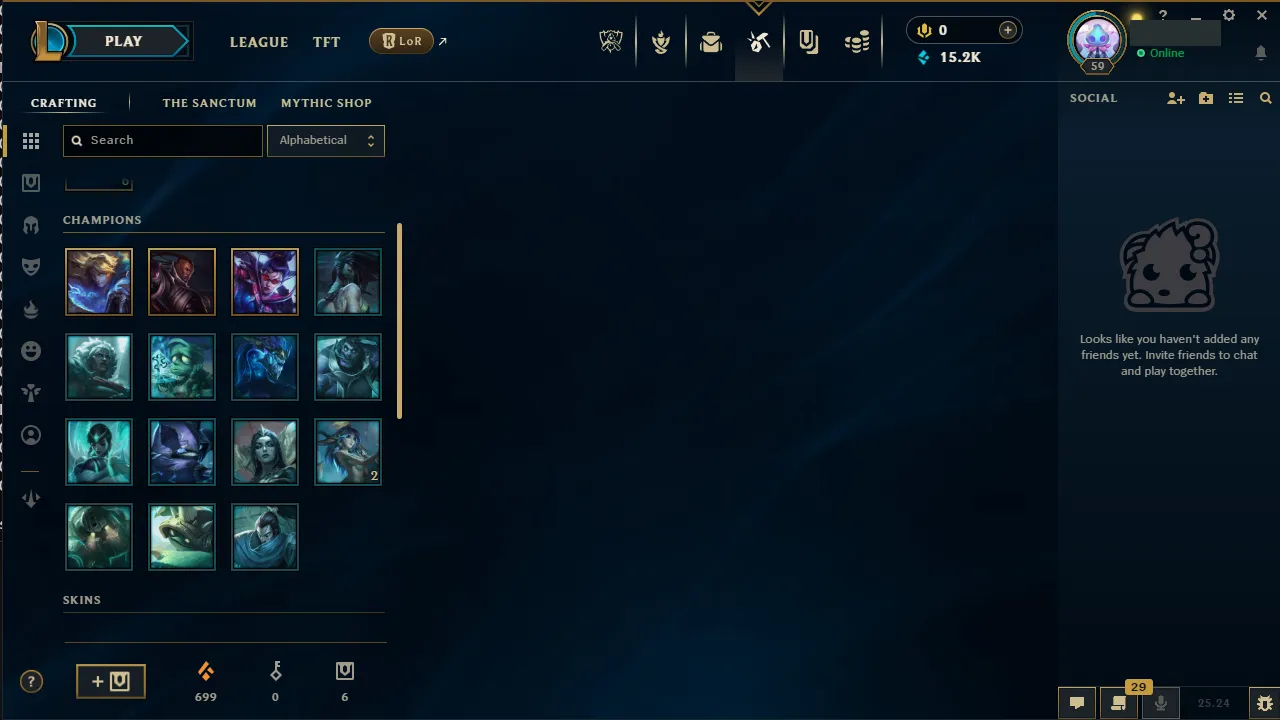Viewport: 1280px width, 720px height.
Task: Open the champions loot filter icon
Action: [31, 225]
